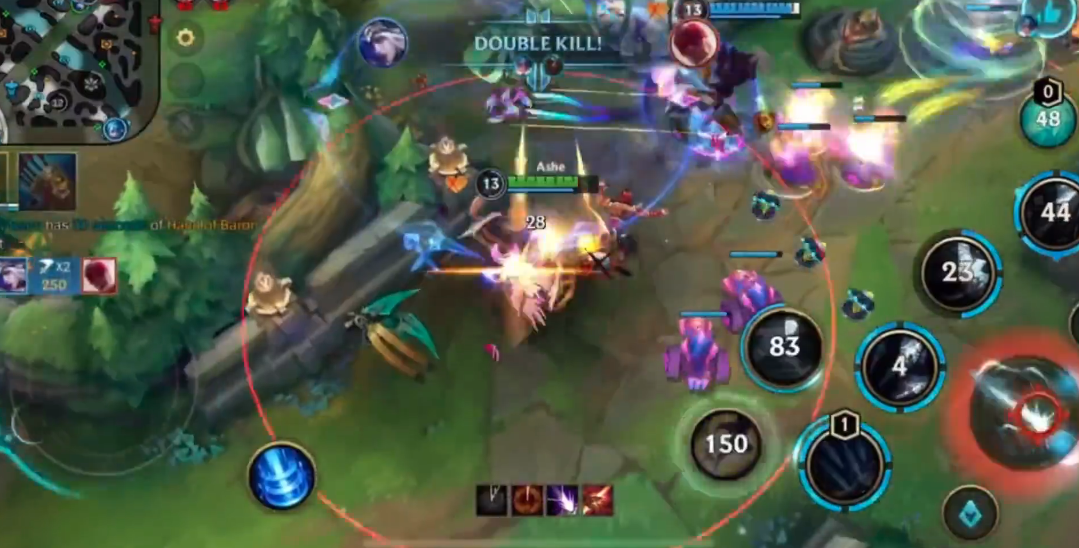1079x548 pixels.
Task: Activate the ability showing 44 cooldown
Action: (1052, 213)
